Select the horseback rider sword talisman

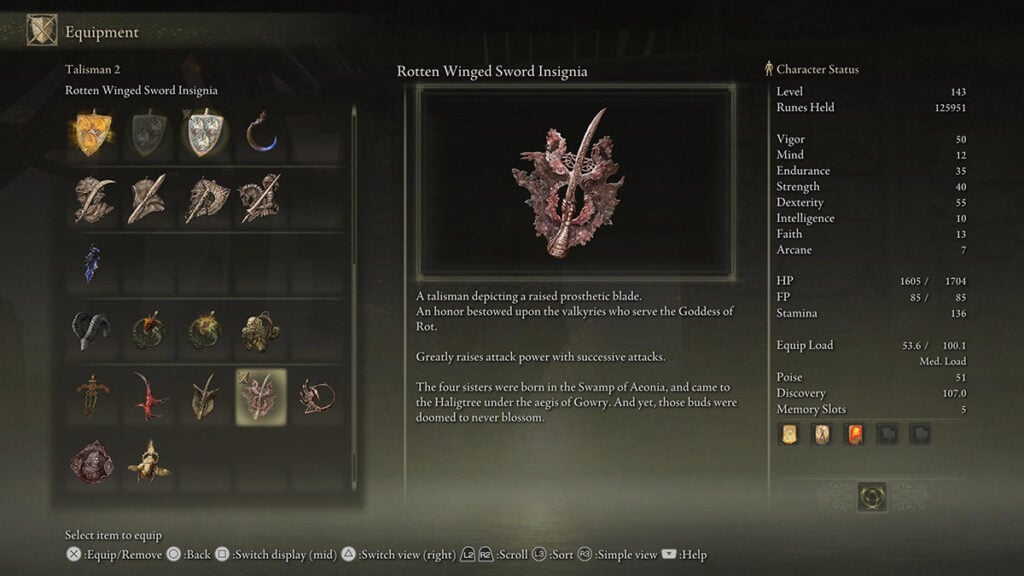[260, 199]
